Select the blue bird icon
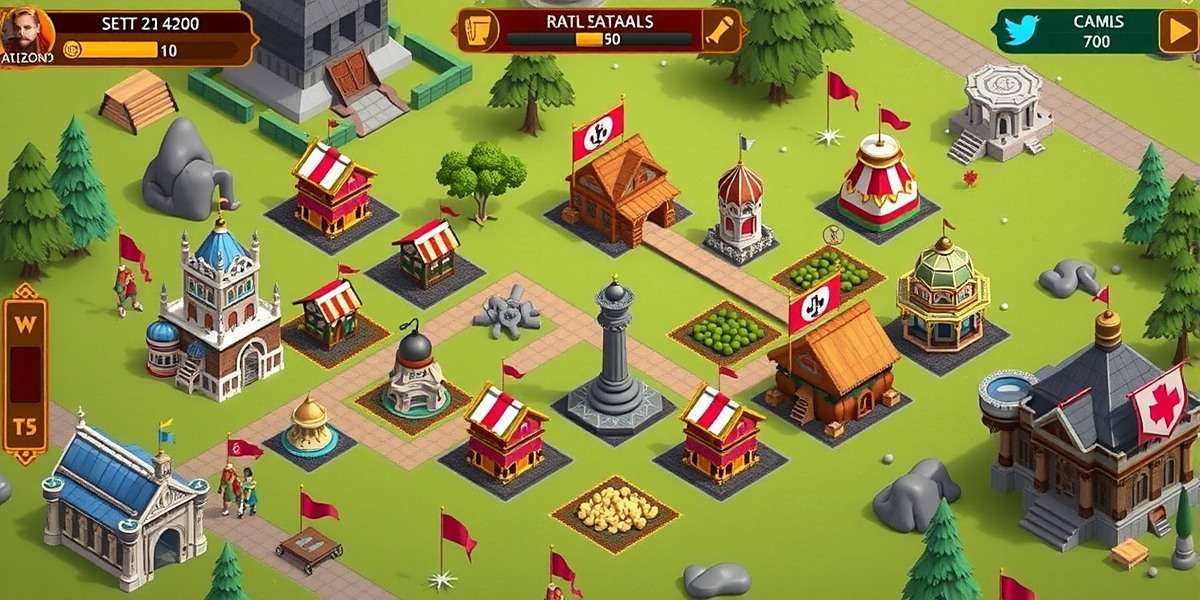The width and height of the screenshot is (1200, 600). click(x=1021, y=31)
